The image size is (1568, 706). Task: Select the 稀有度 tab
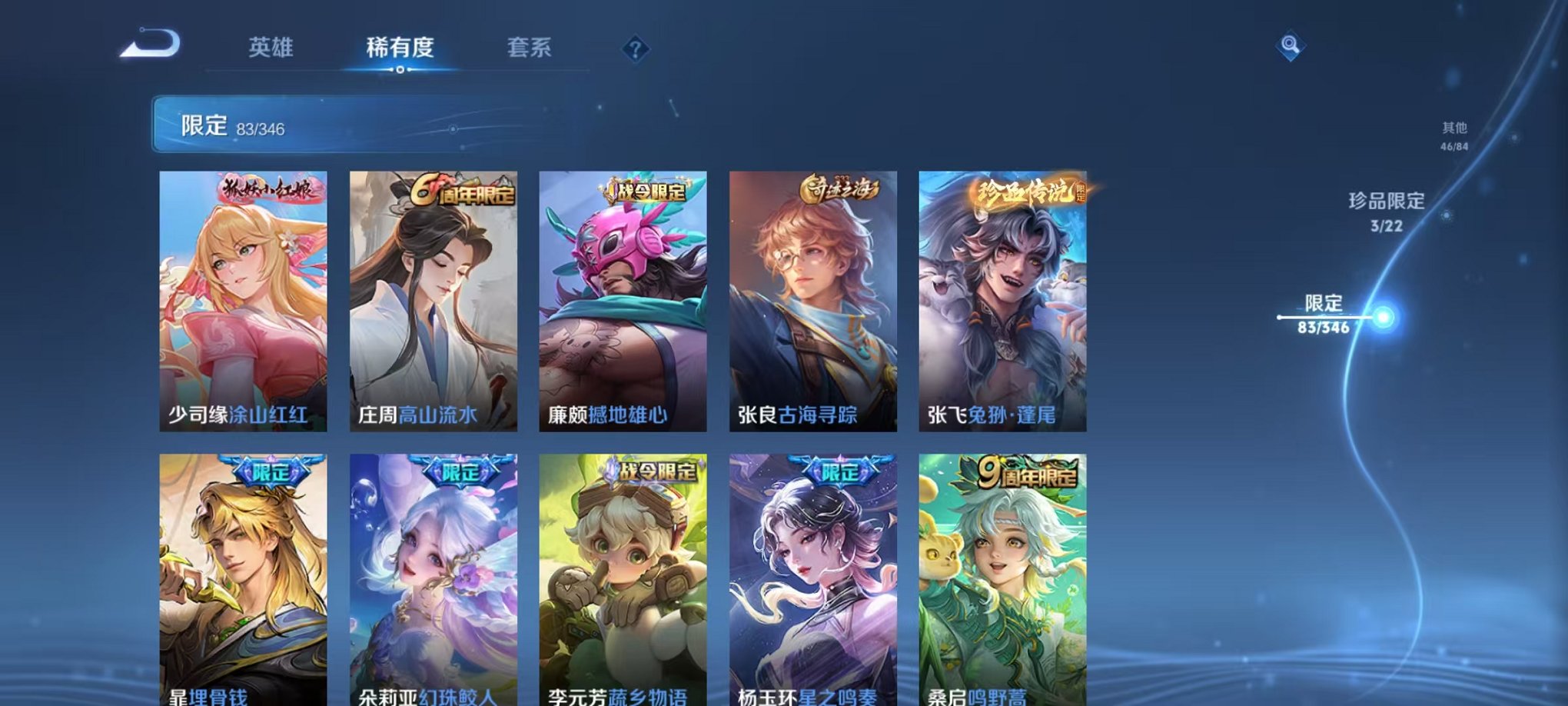point(401,48)
